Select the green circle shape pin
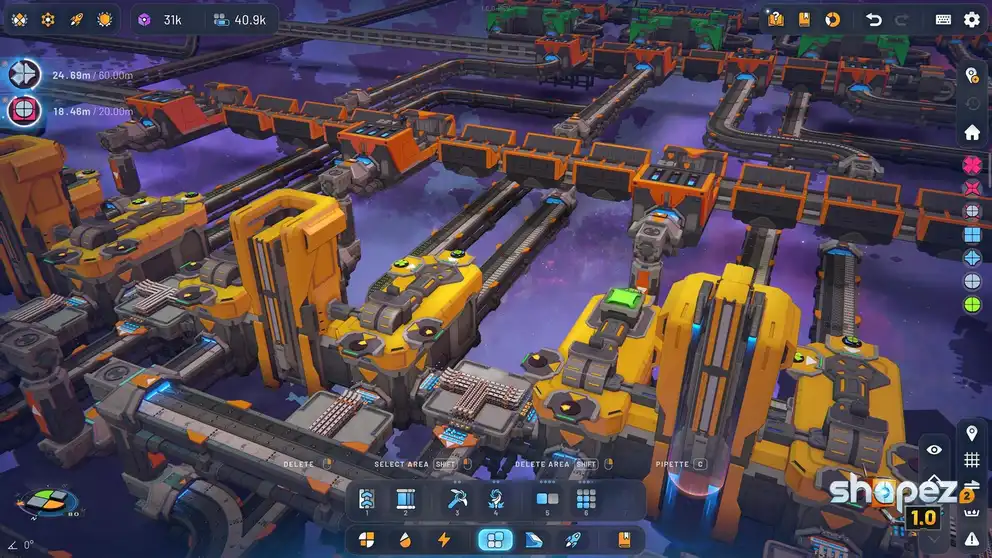 [971, 304]
